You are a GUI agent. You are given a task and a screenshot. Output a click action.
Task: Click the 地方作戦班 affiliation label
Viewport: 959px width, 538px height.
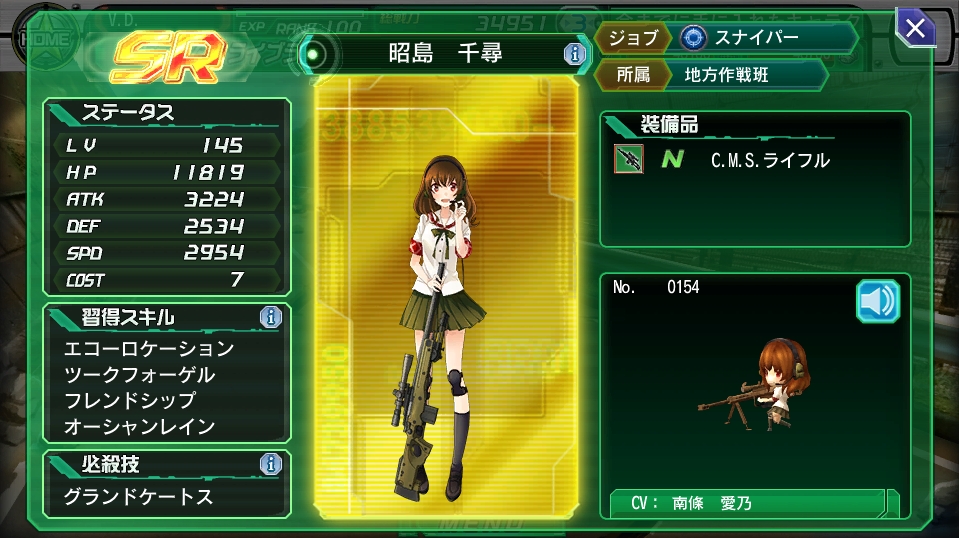(726, 75)
